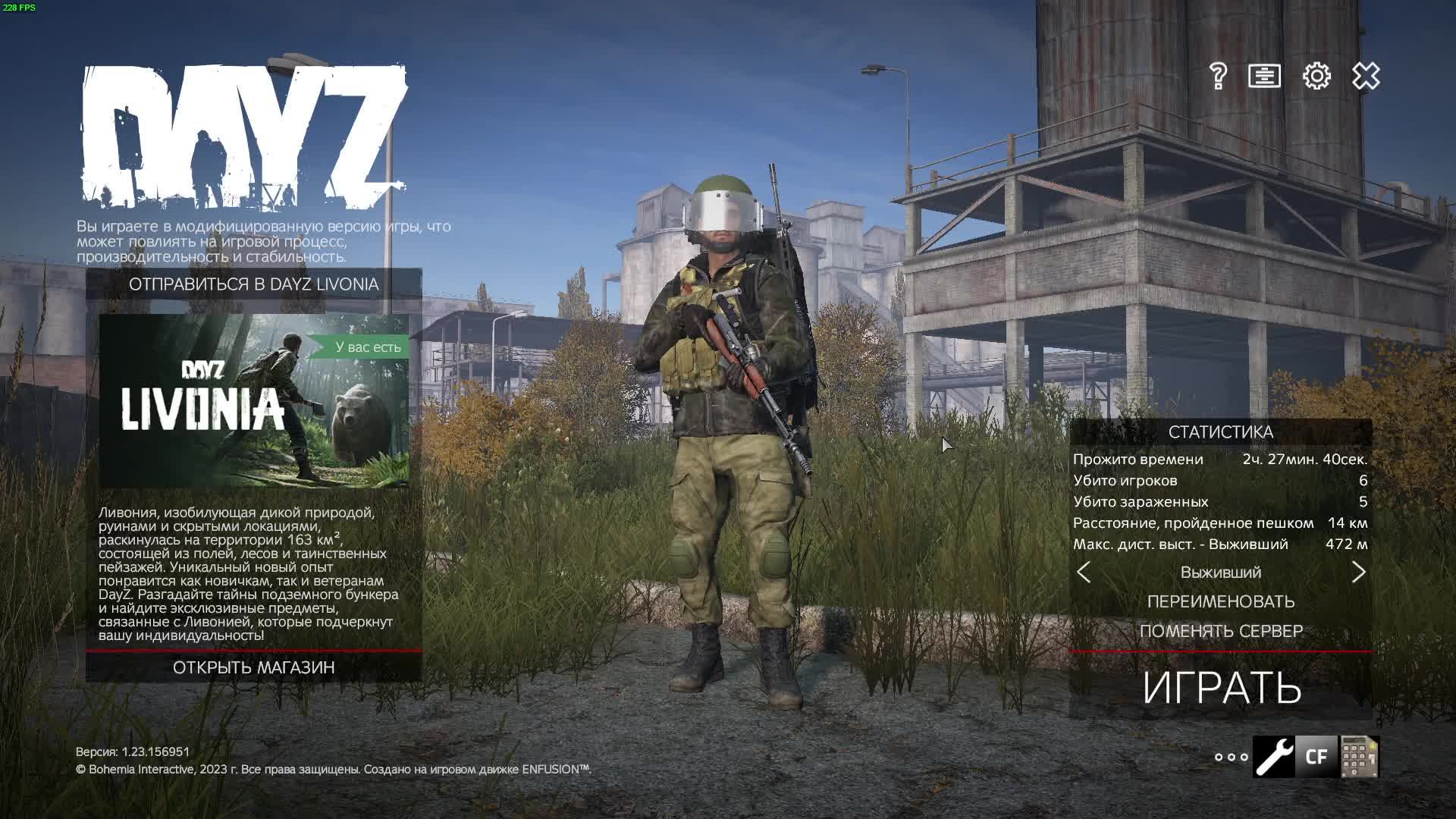Click right arrow to switch character
The height and width of the screenshot is (819, 1456).
pos(1359,573)
